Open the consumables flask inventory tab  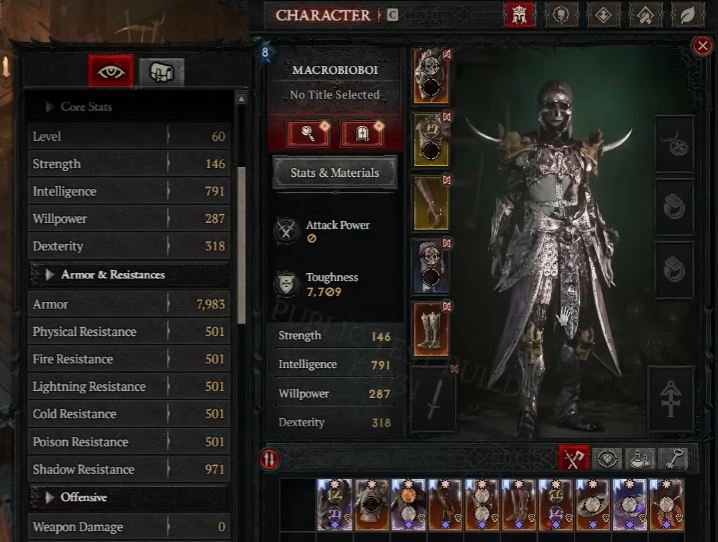point(641,458)
